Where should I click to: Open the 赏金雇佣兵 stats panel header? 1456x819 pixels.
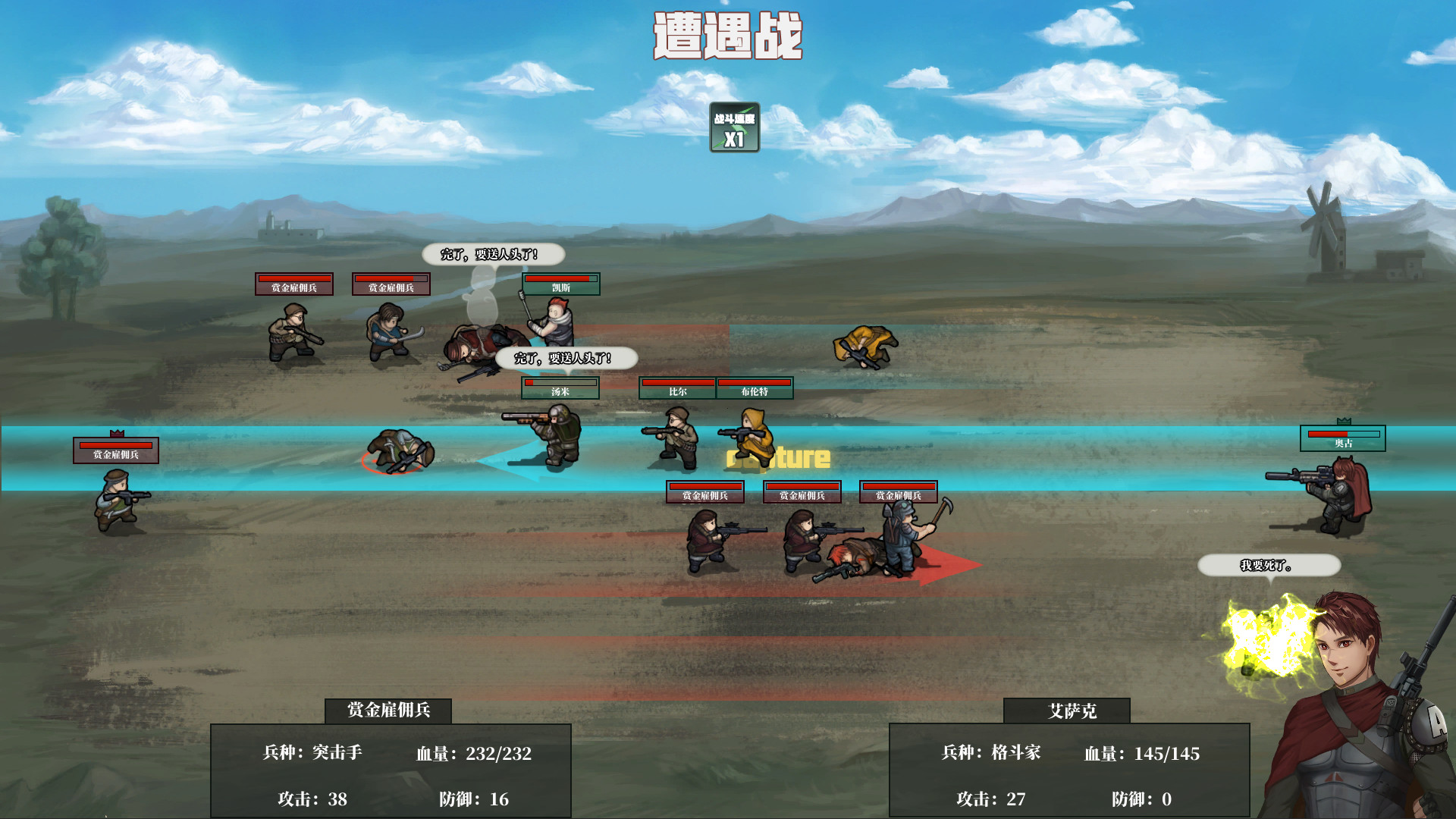[x=389, y=711]
